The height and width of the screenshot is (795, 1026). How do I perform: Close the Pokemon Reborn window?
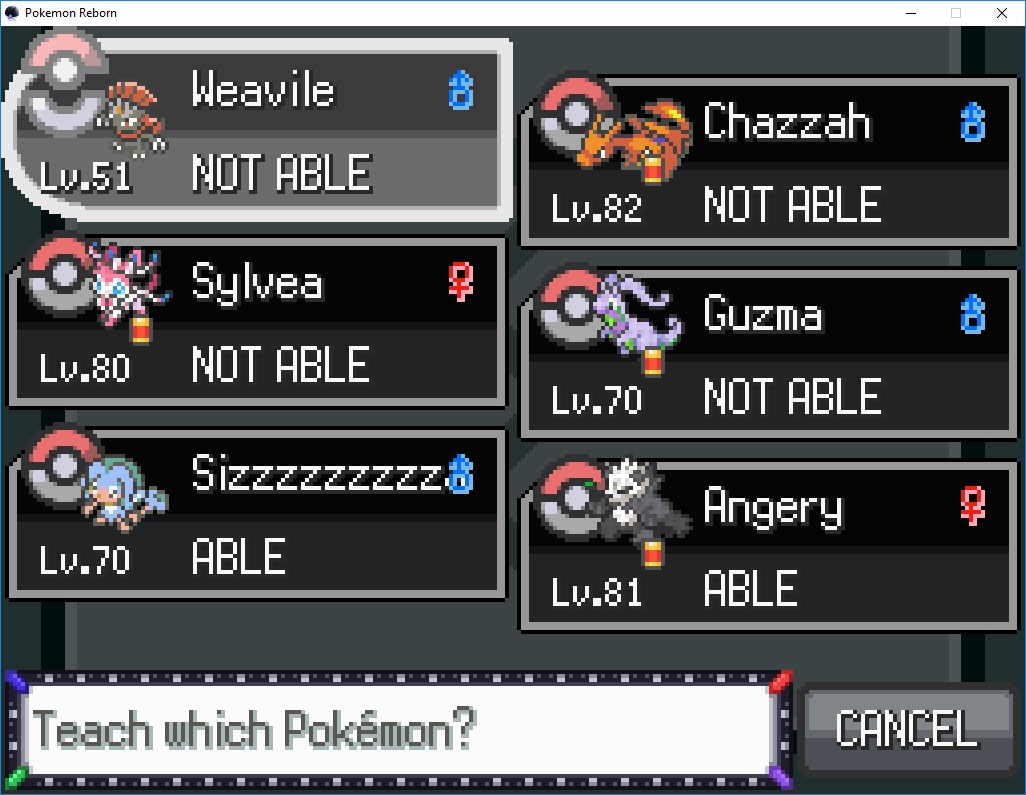(x=1001, y=13)
